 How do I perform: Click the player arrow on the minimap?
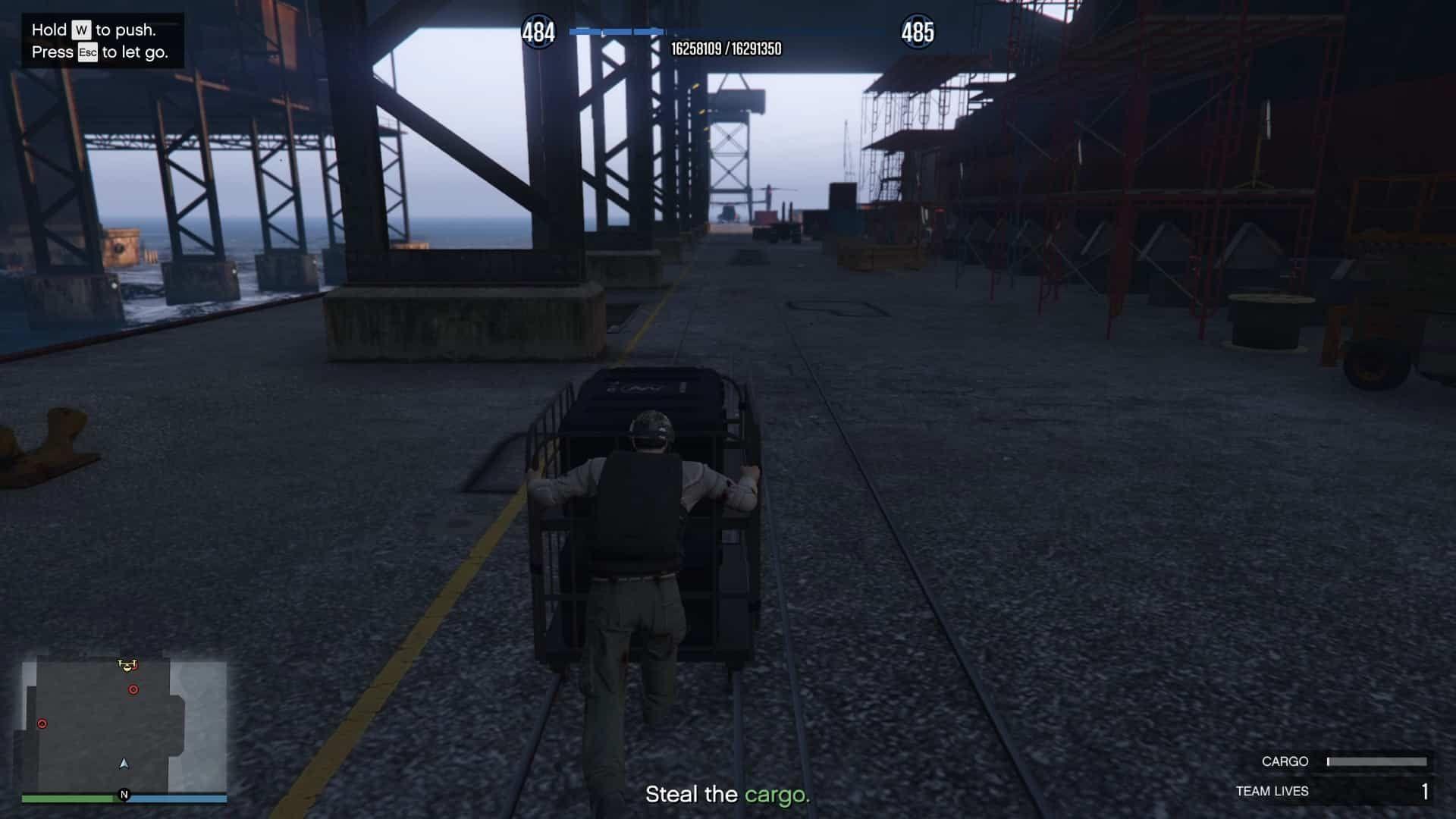pyautogui.click(x=124, y=763)
